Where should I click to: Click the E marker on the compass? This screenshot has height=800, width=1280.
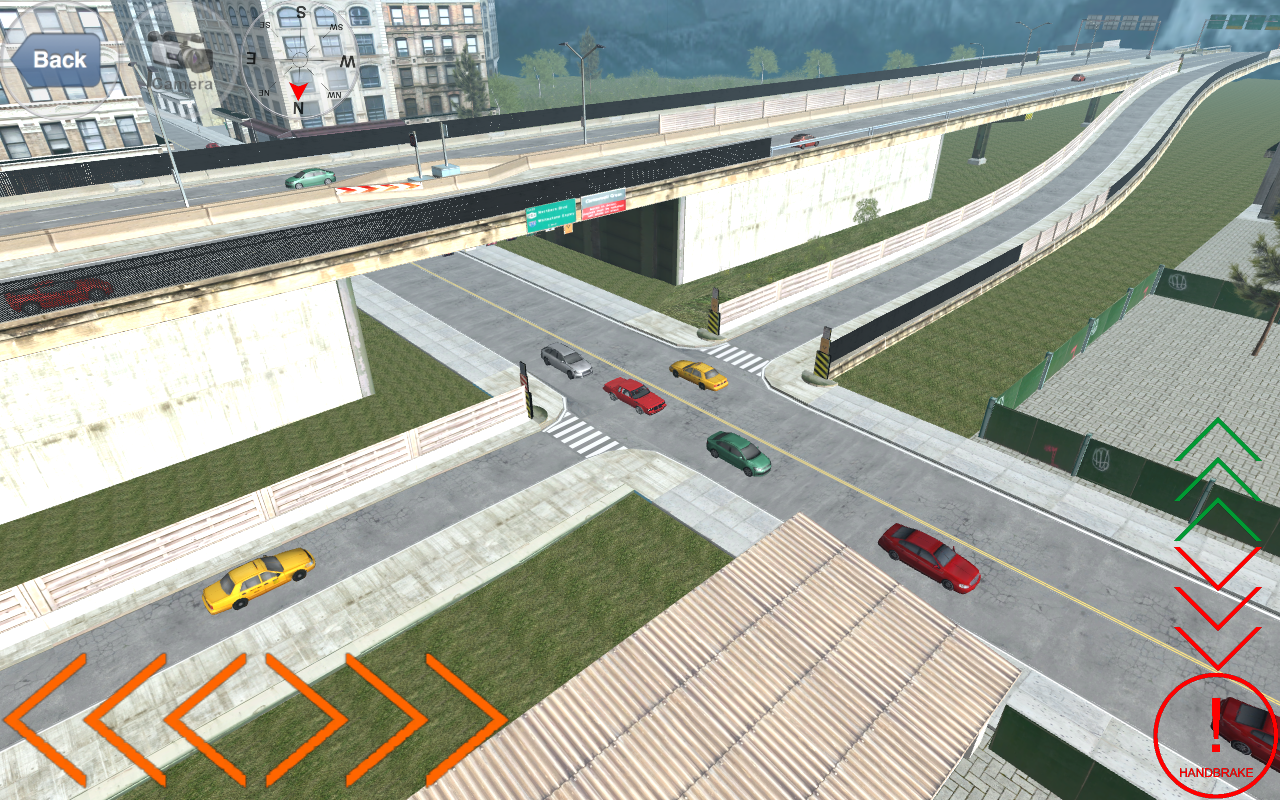click(250, 59)
